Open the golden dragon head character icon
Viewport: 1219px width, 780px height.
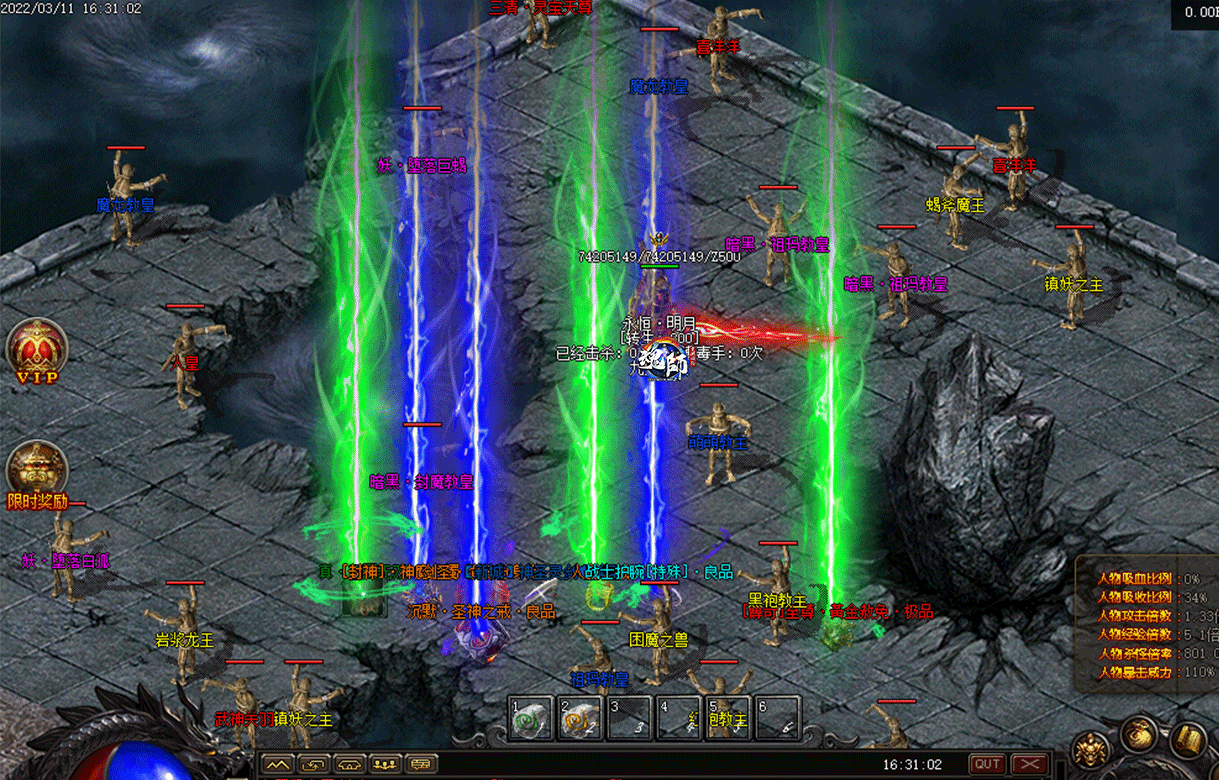point(1090,748)
